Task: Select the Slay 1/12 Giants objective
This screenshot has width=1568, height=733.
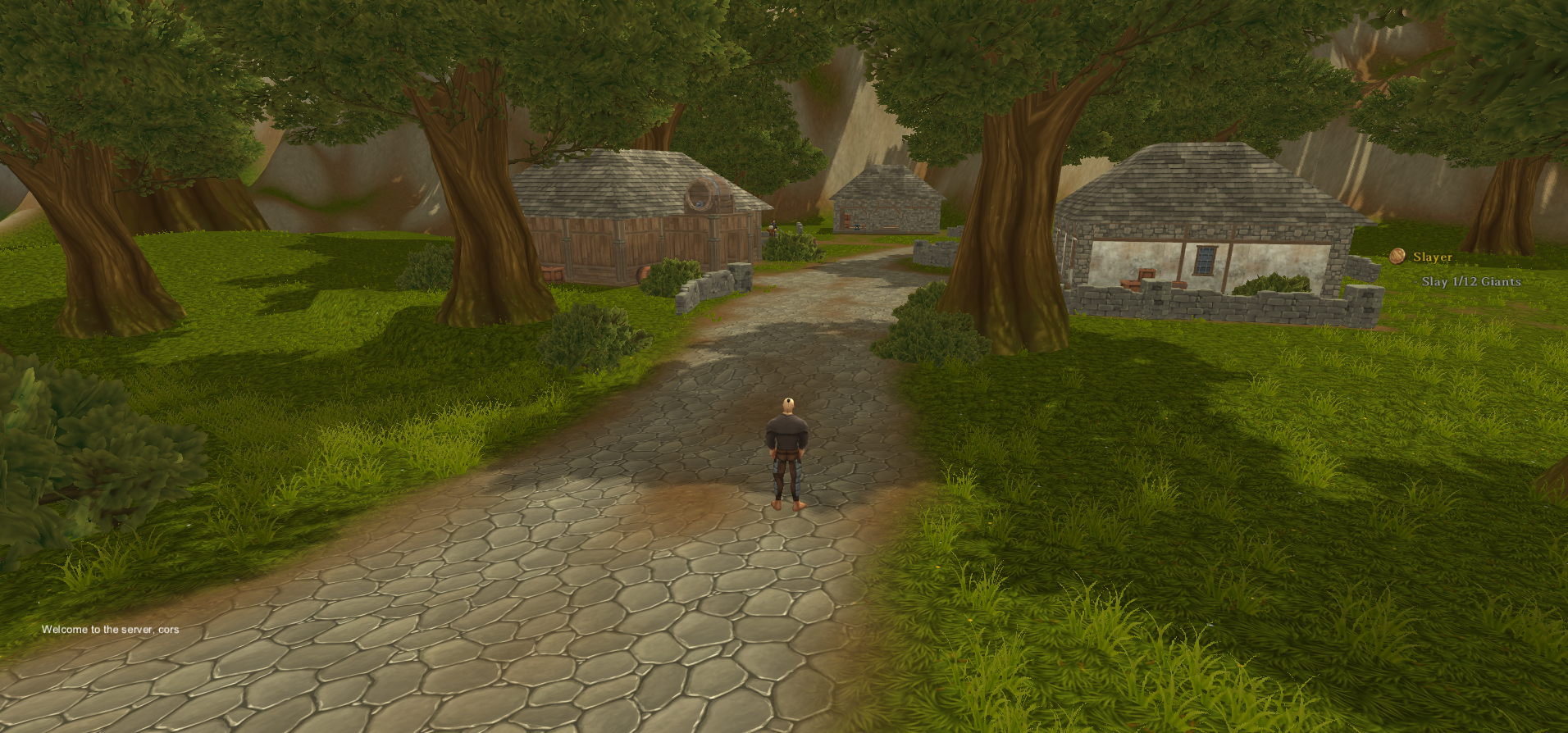Action: 1471,282
